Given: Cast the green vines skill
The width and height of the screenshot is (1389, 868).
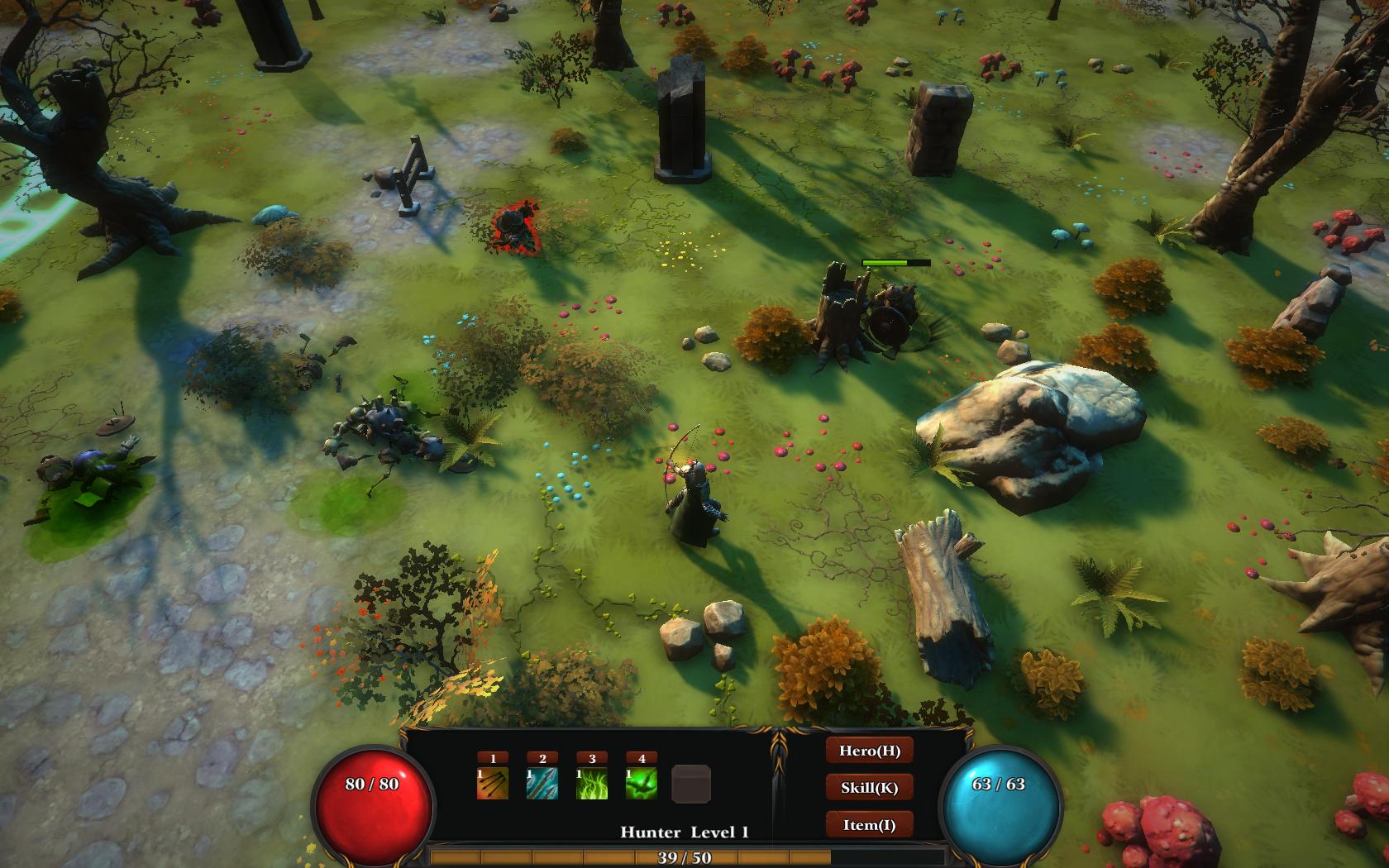Looking at the screenshot, I should click(592, 784).
